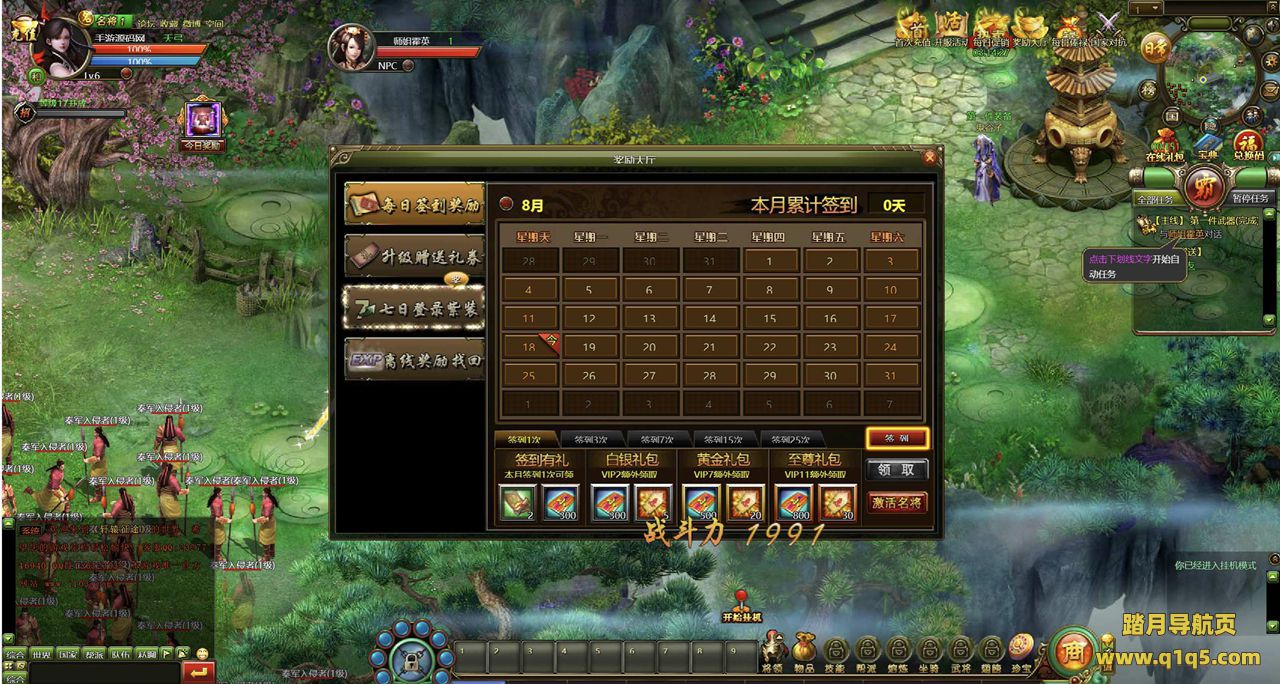
Task: Choose the 七日登录紫装 seven-day login entry
Action: [x=414, y=308]
